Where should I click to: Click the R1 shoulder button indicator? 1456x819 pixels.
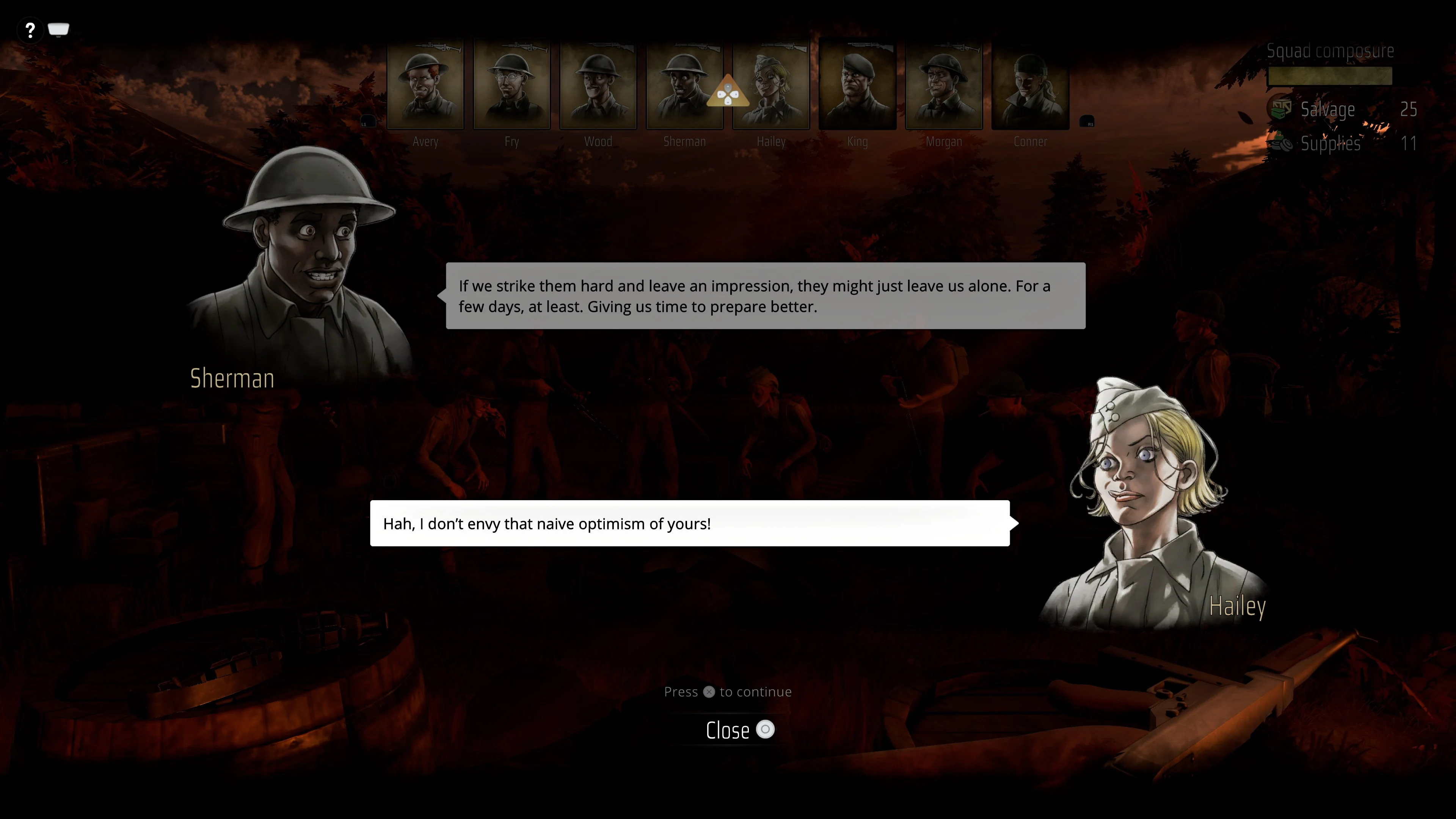[x=1086, y=121]
